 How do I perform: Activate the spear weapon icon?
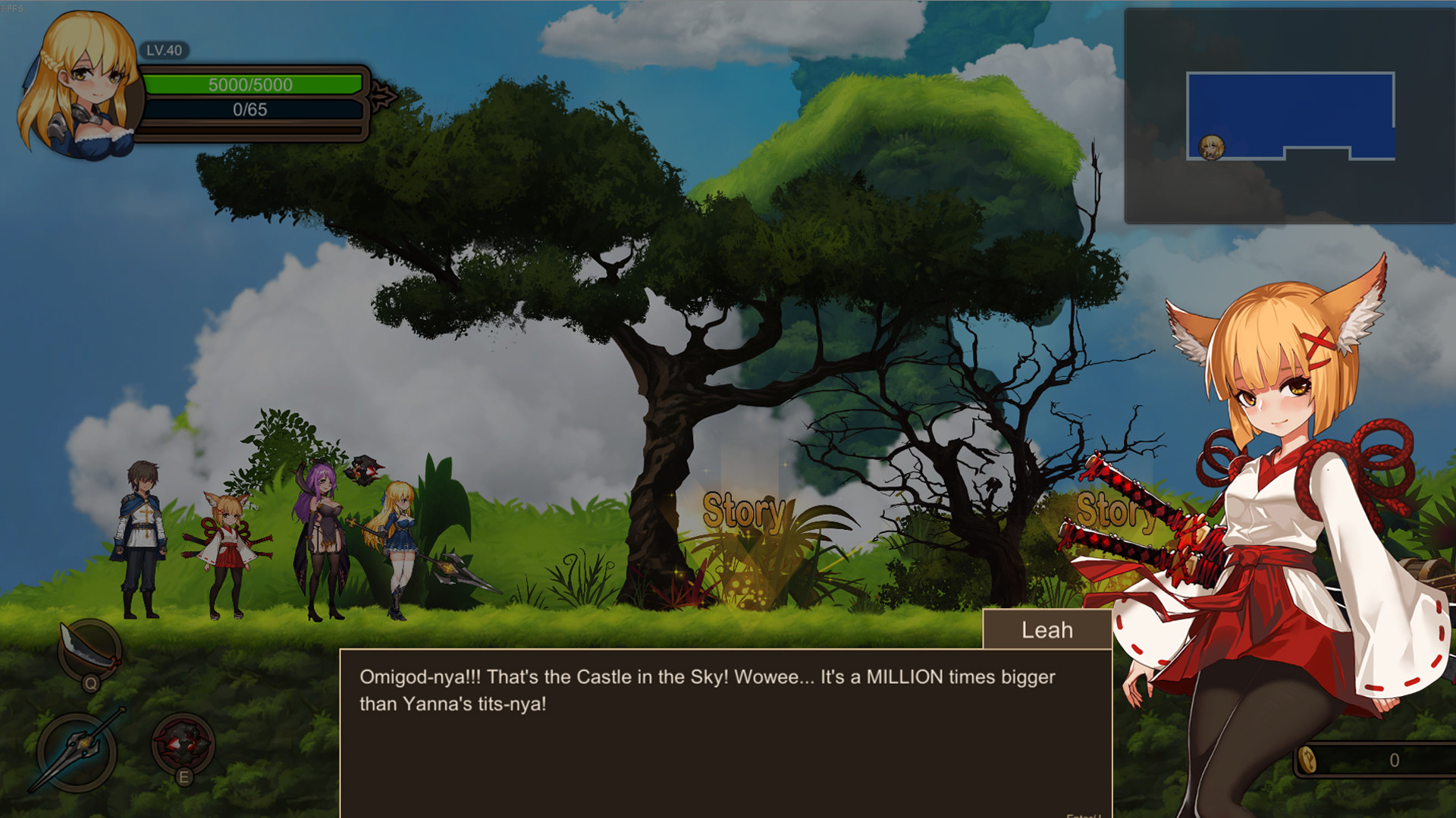point(77,751)
